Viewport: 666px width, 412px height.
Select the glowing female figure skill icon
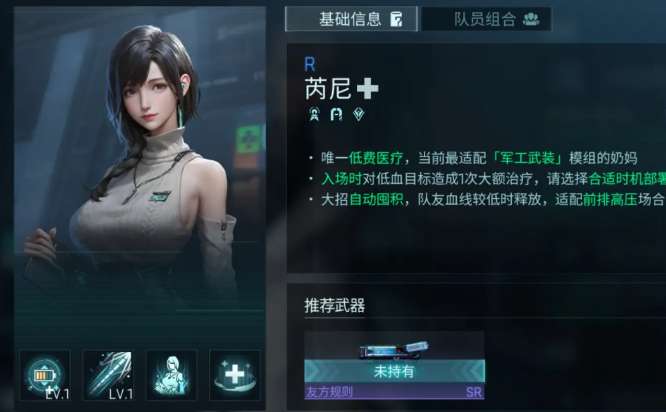click(171, 374)
